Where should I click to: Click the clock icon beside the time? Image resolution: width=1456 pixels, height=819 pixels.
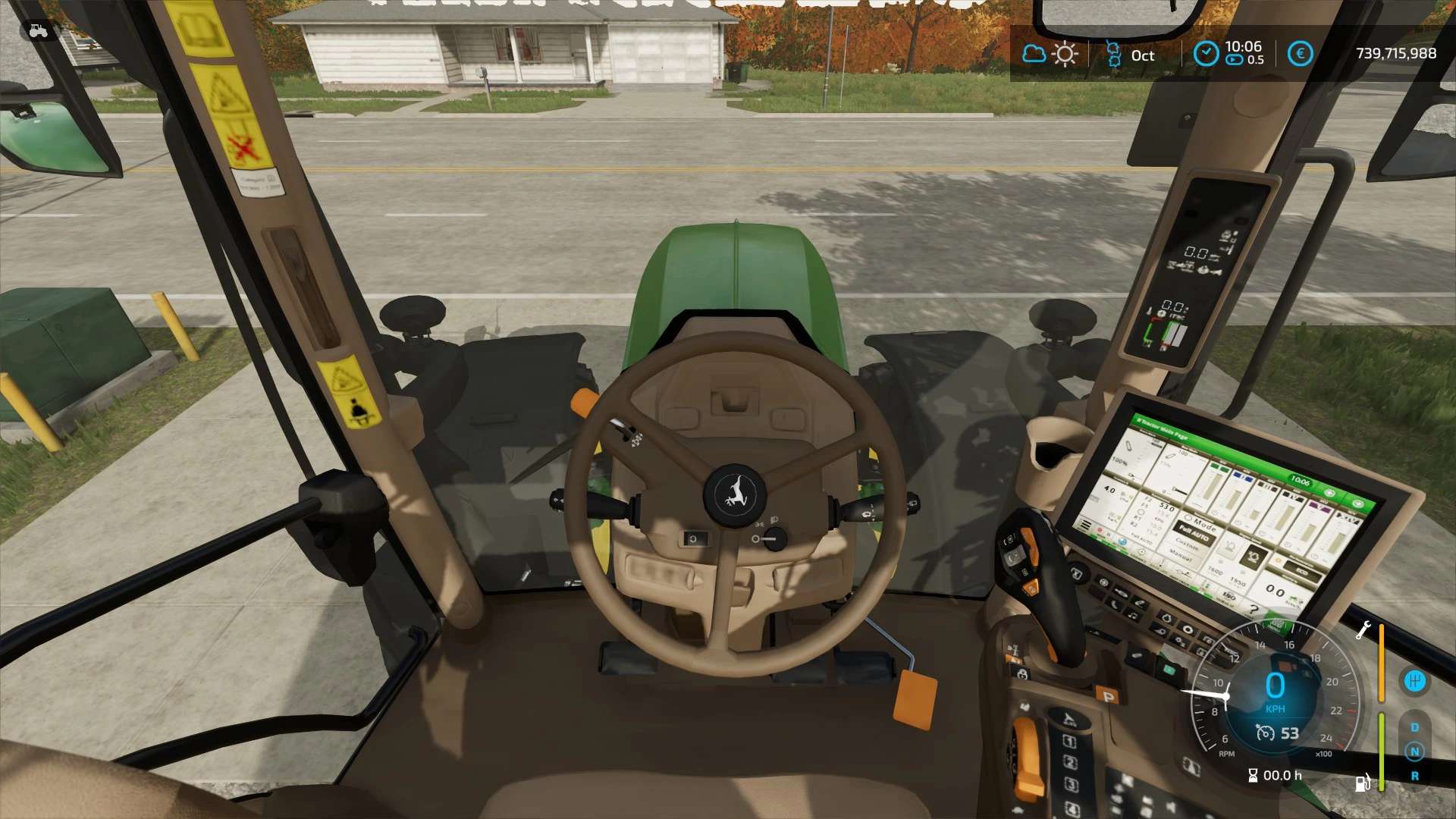(1205, 54)
